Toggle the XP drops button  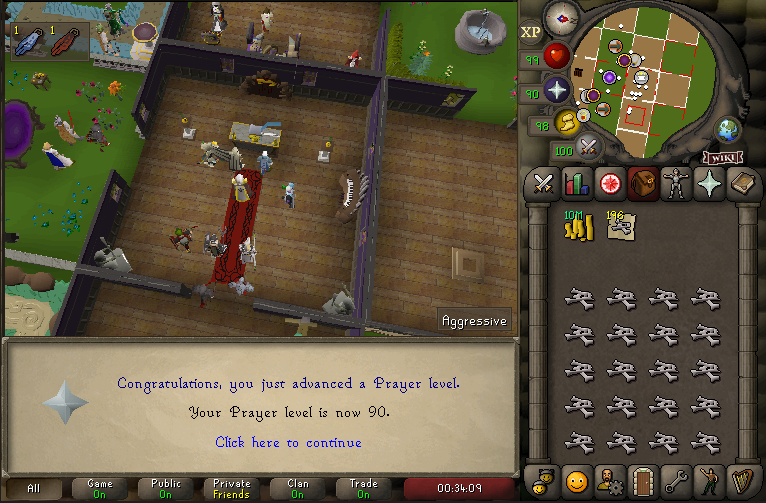(531, 31)
